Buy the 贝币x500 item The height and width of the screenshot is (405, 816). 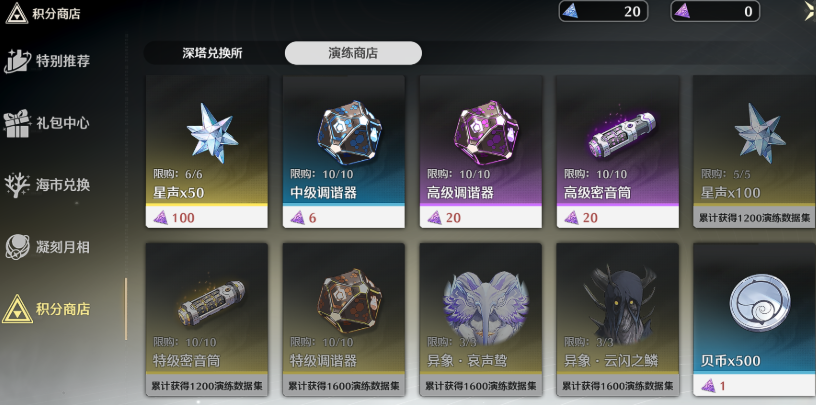[x=752, y=318]
